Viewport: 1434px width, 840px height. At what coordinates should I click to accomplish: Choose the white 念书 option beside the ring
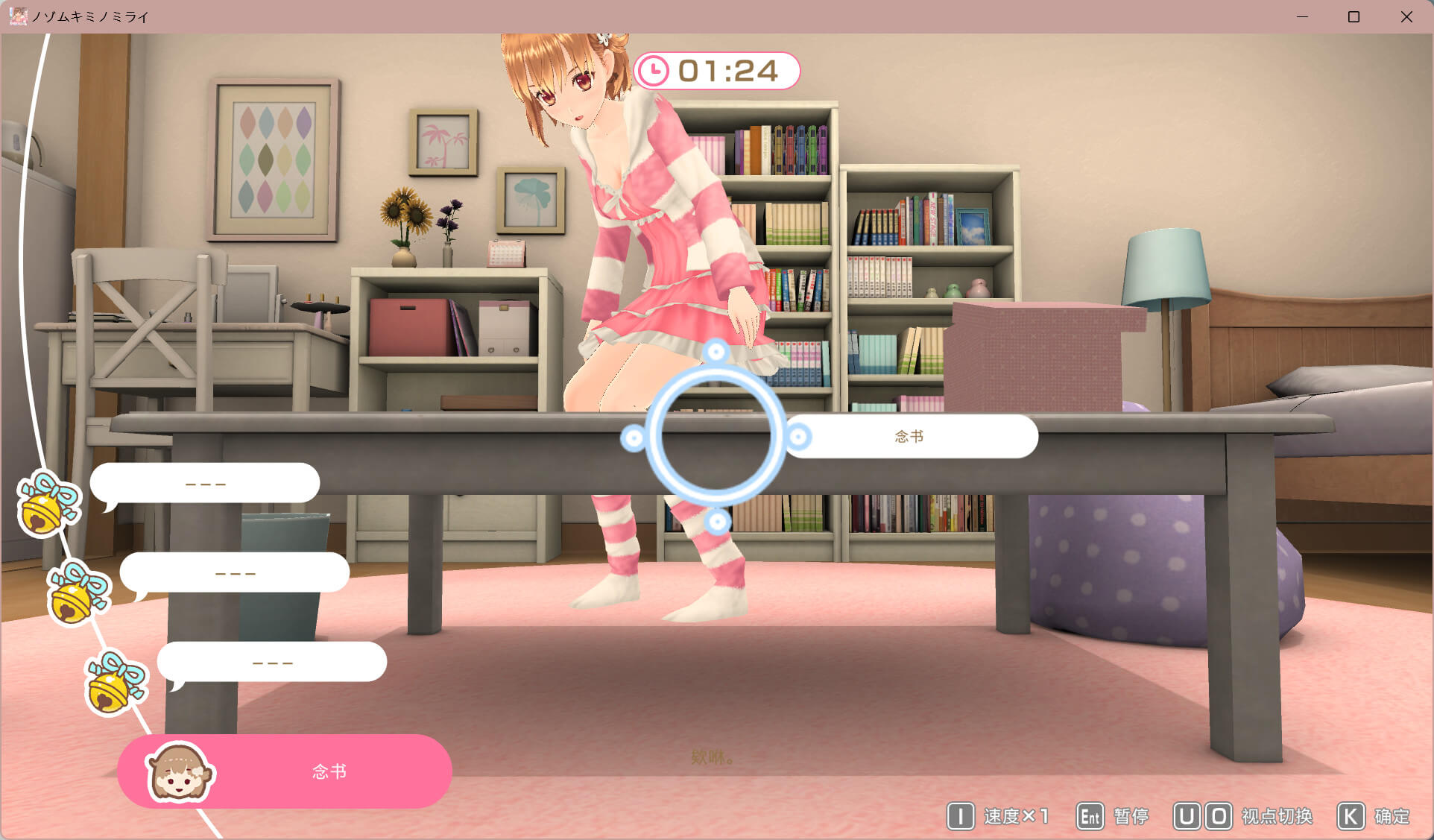(910, 437)
